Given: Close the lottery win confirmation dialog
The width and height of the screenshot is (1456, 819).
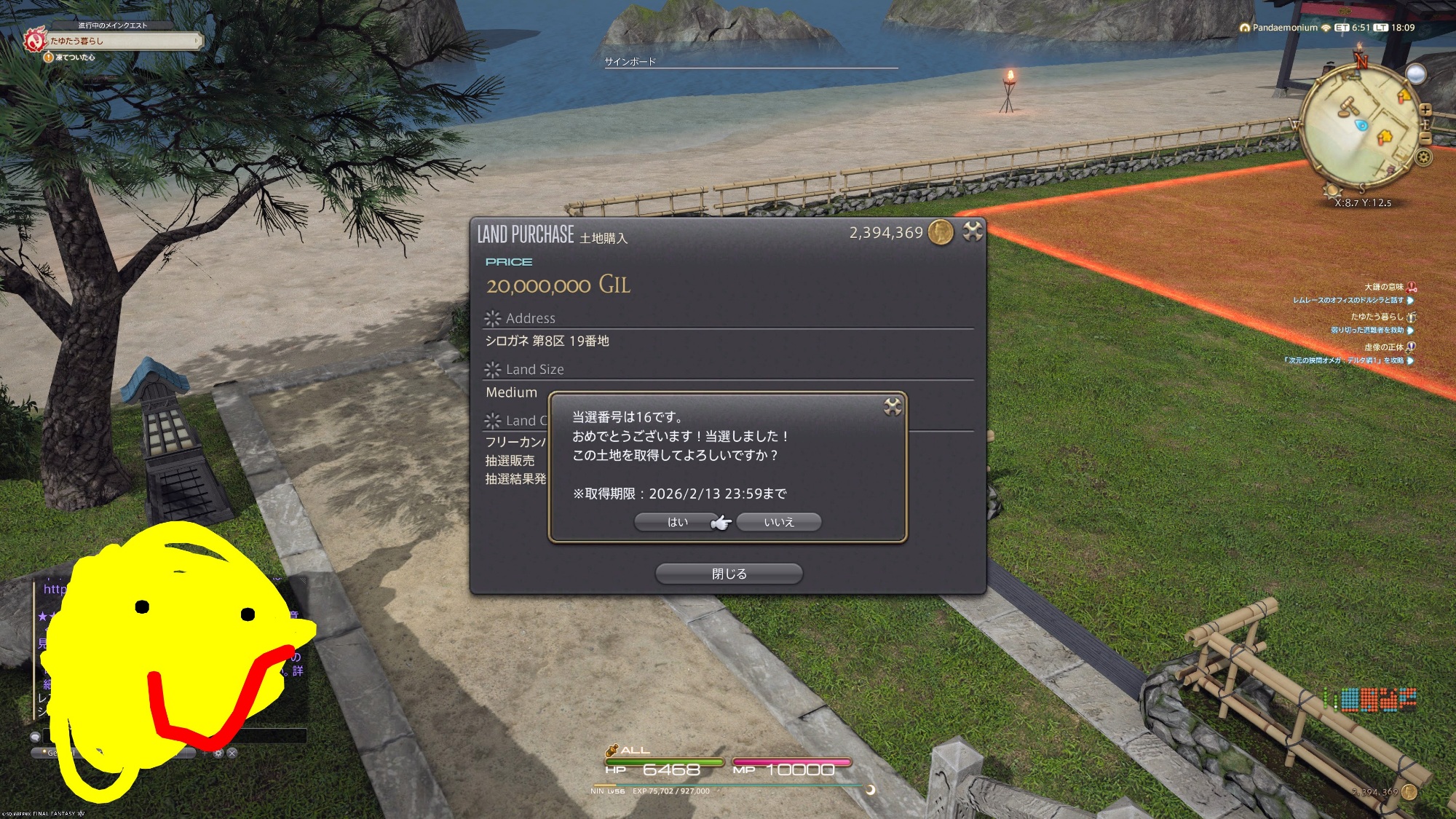Looking at the screenshot, I should [x=893, y=407].
